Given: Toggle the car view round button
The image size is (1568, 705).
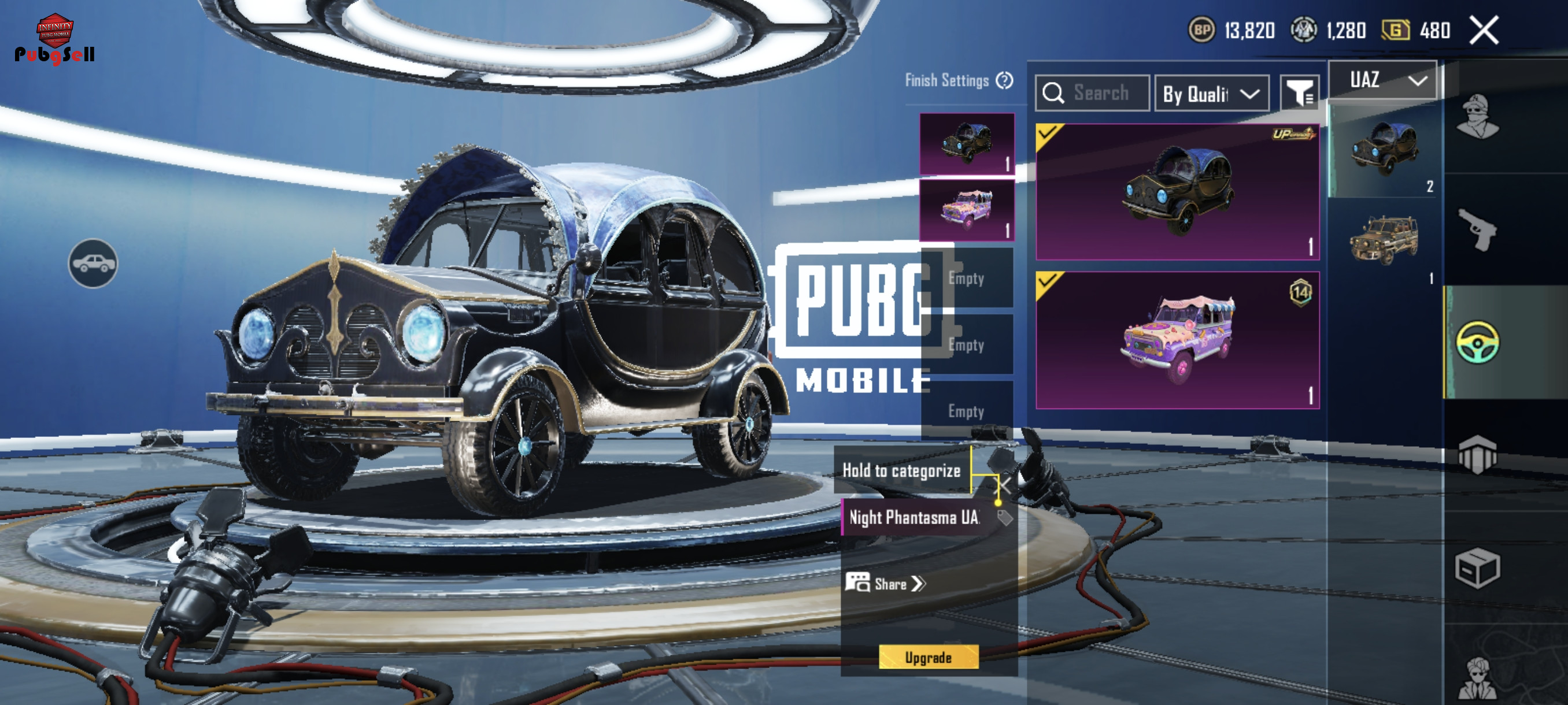Looking at the screenshot, I should point(93,264).
